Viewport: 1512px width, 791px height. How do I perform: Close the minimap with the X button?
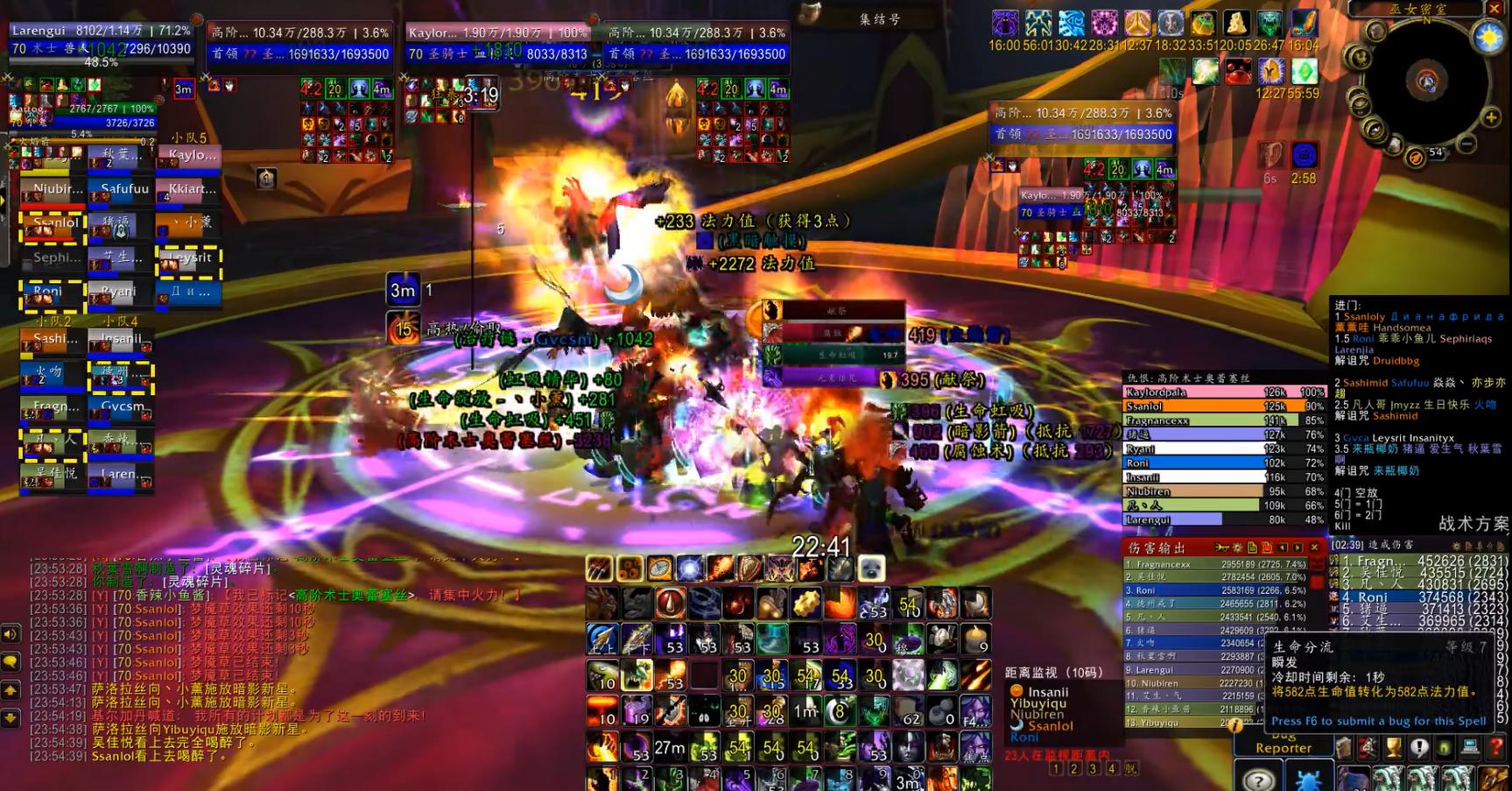click(1494, 9)
